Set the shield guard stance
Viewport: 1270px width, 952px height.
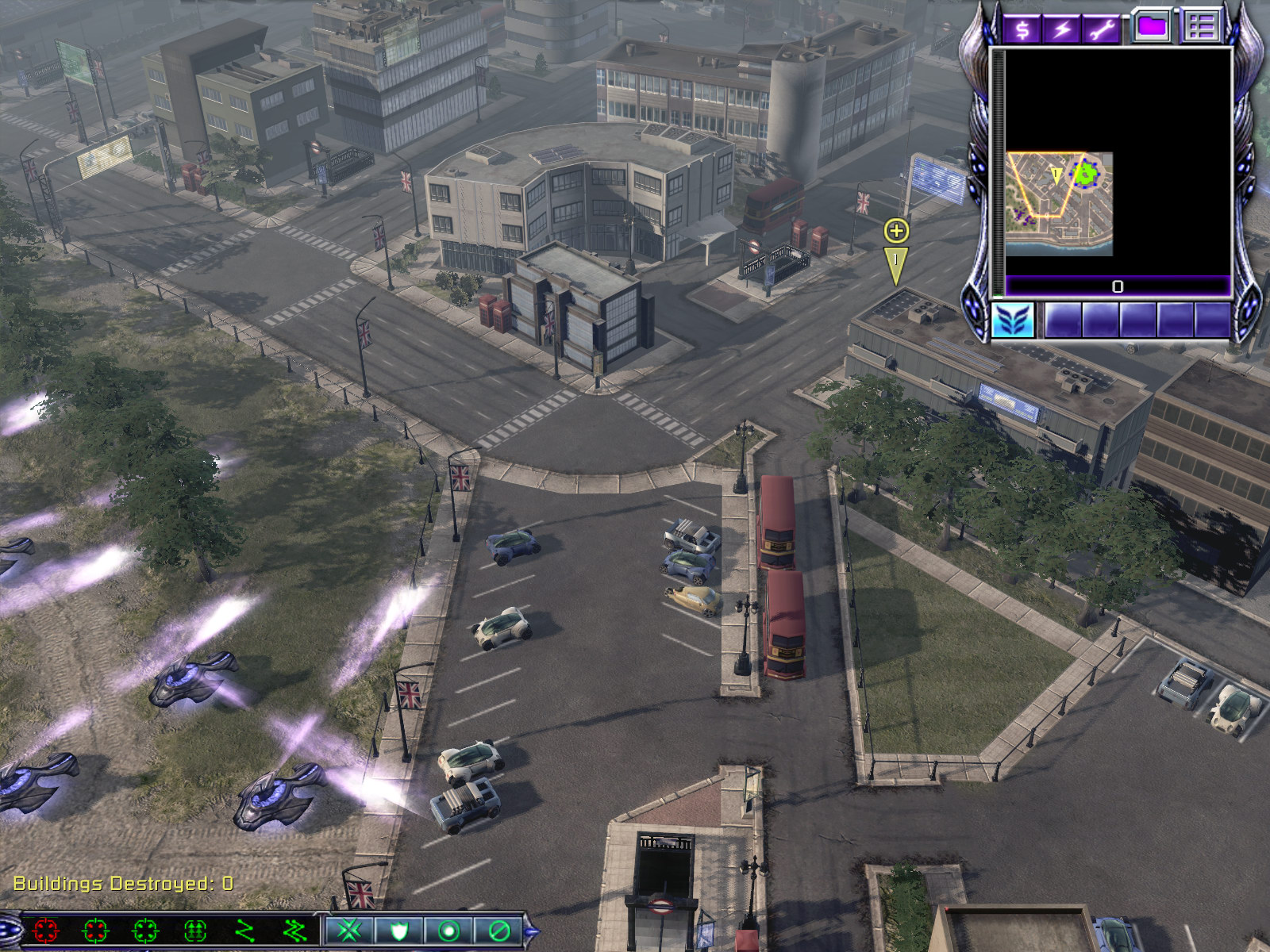click(398, 930)
